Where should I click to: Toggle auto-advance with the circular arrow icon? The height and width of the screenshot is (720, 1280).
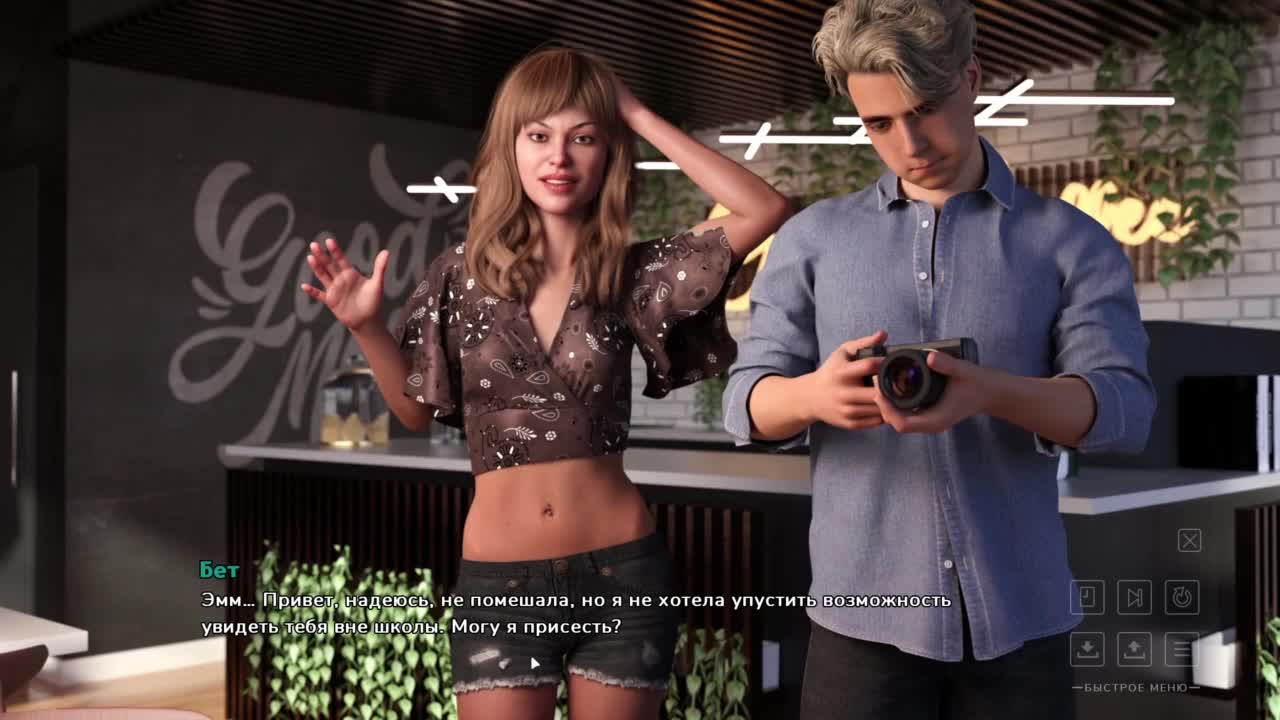click(x=1182, y=598)
